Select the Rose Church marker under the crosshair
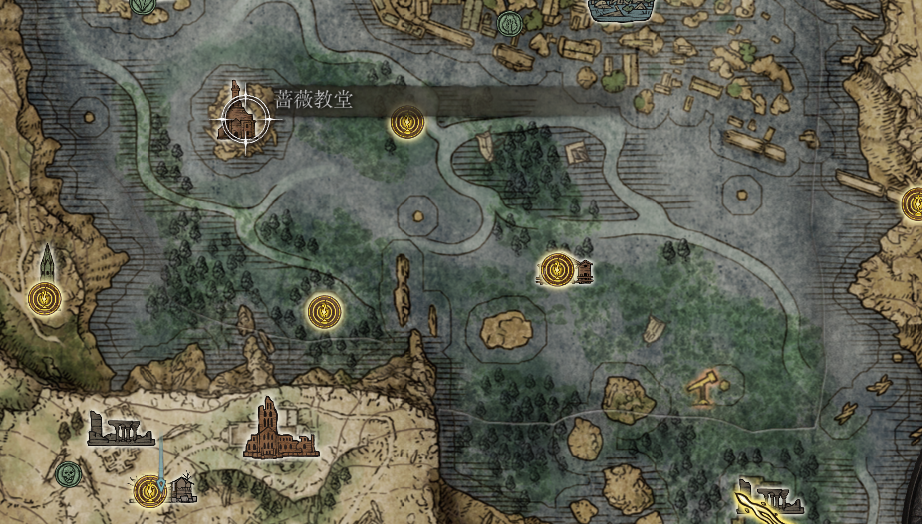Image resolution: width=922 pixels, height=524 pixels. pyautogui.click(x=241, y=118)
